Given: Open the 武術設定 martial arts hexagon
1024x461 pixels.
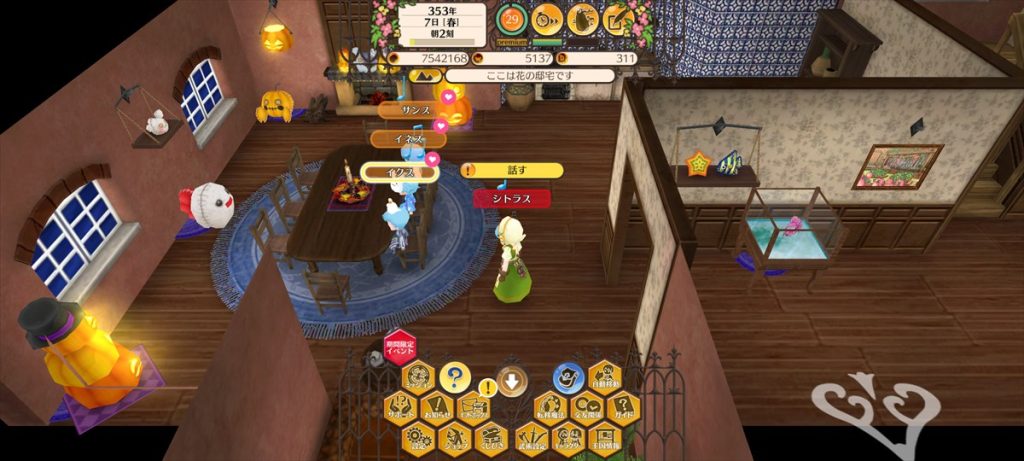Looking at the screenshot, I should click(x=533, y=437).
